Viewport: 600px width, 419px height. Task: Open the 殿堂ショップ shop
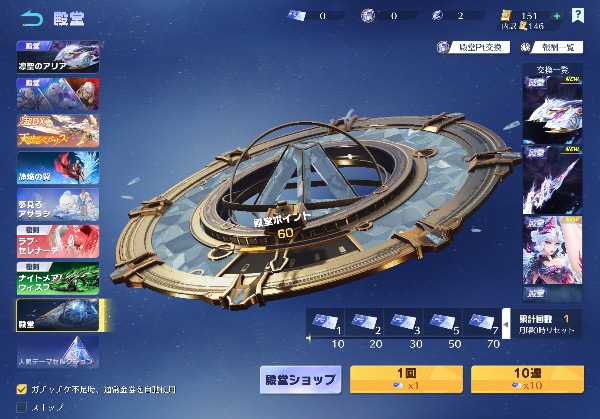pos(301,380)
